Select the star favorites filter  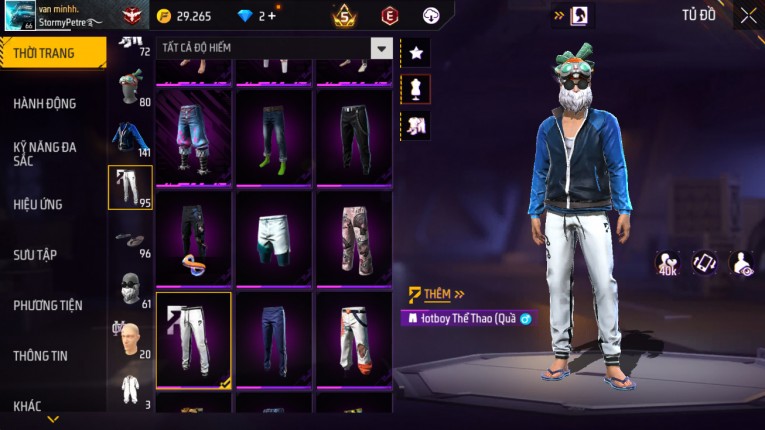coord(416,52)
